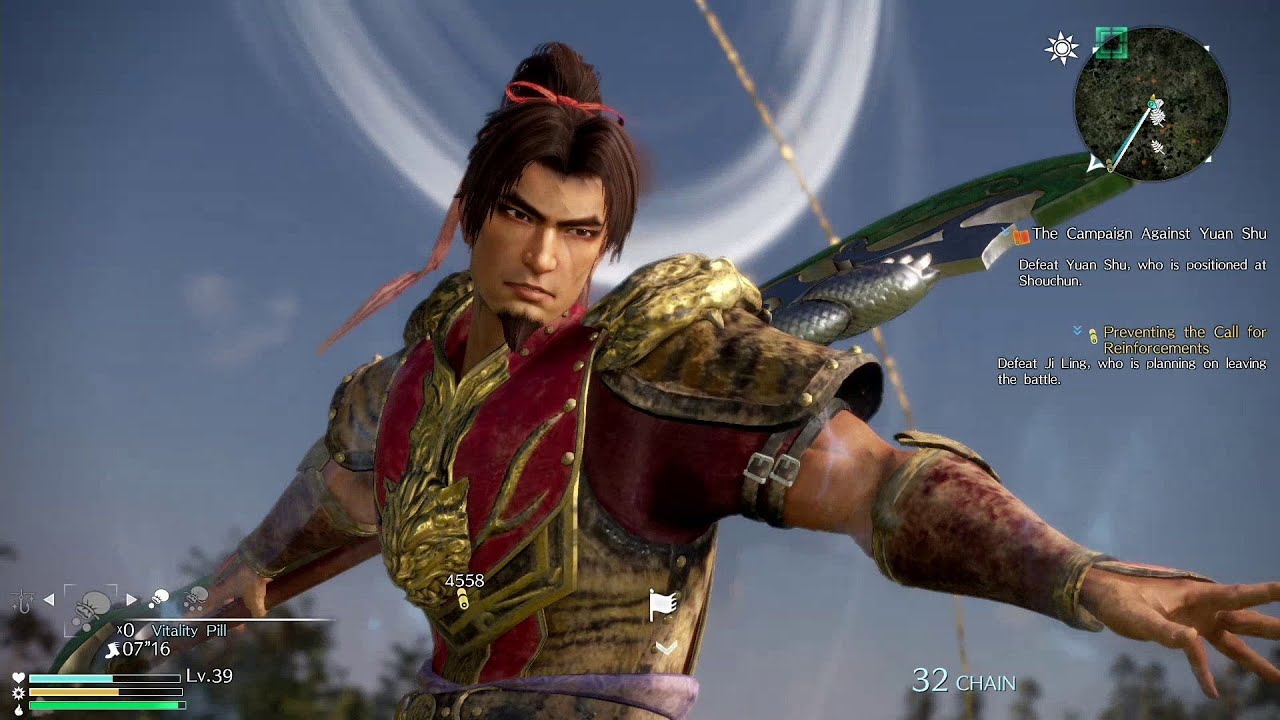Click the left arrow to cycle items

[48, 599]
